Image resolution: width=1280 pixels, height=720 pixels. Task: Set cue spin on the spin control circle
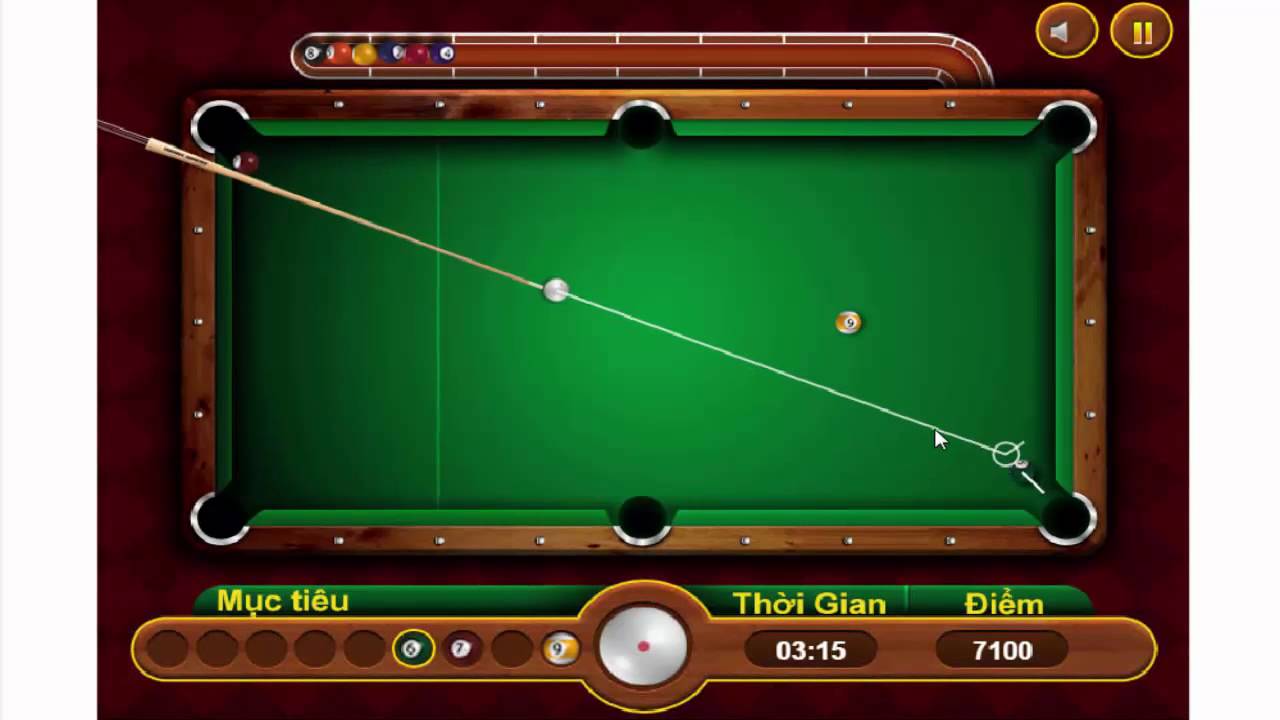pyautogui.click(x=641, y=646)
